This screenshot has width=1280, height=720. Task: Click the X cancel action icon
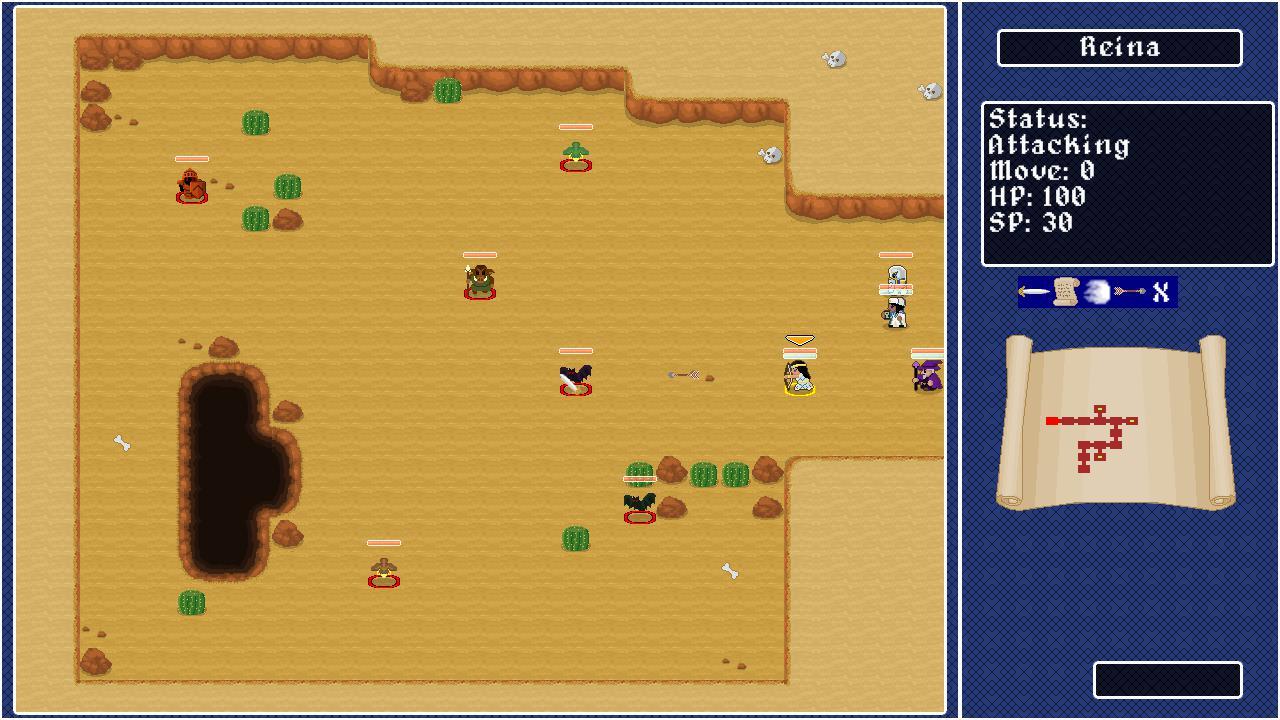pos(1160,291)
